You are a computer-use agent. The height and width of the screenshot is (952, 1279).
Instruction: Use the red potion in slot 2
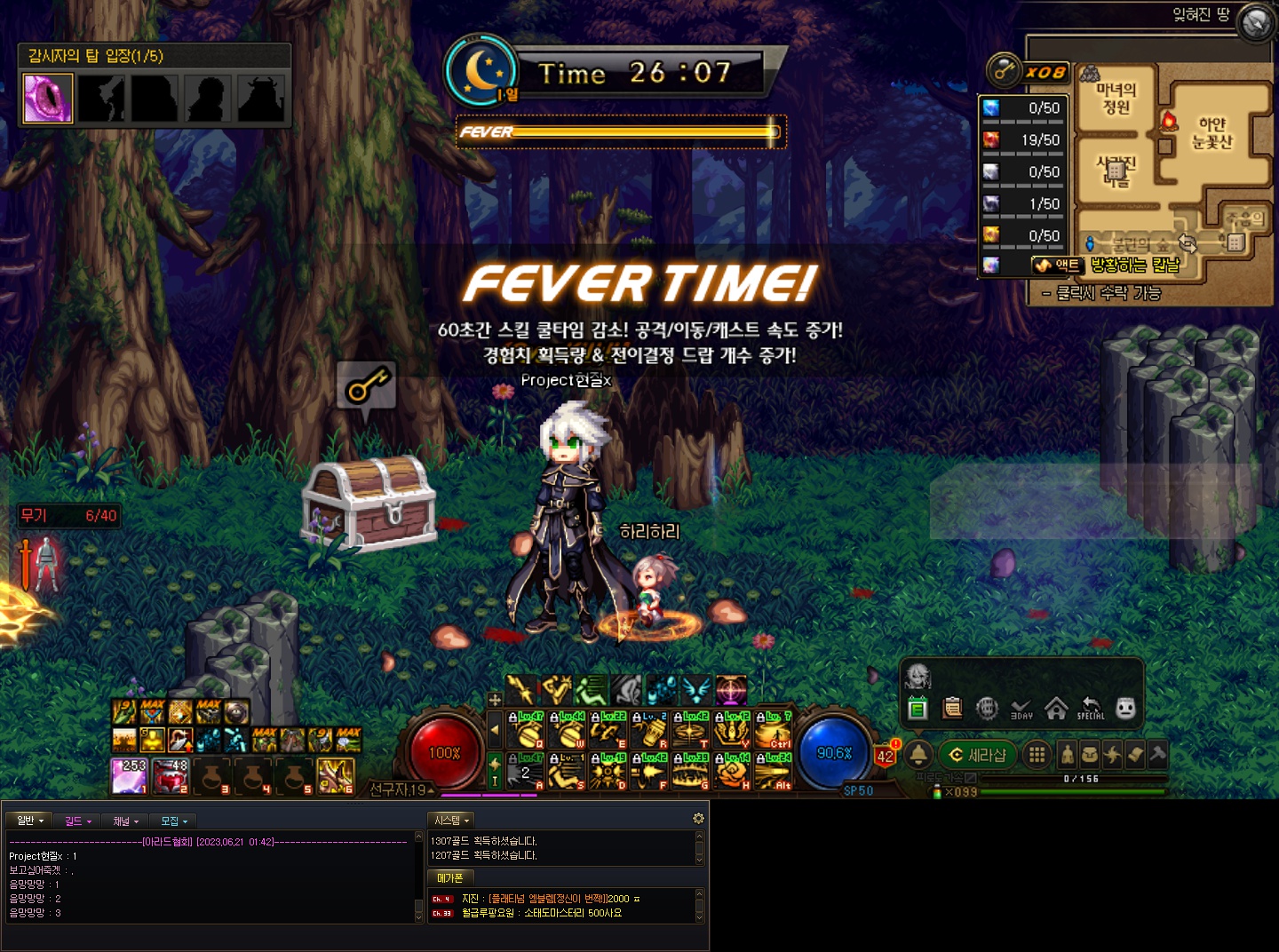coord(171,775)
